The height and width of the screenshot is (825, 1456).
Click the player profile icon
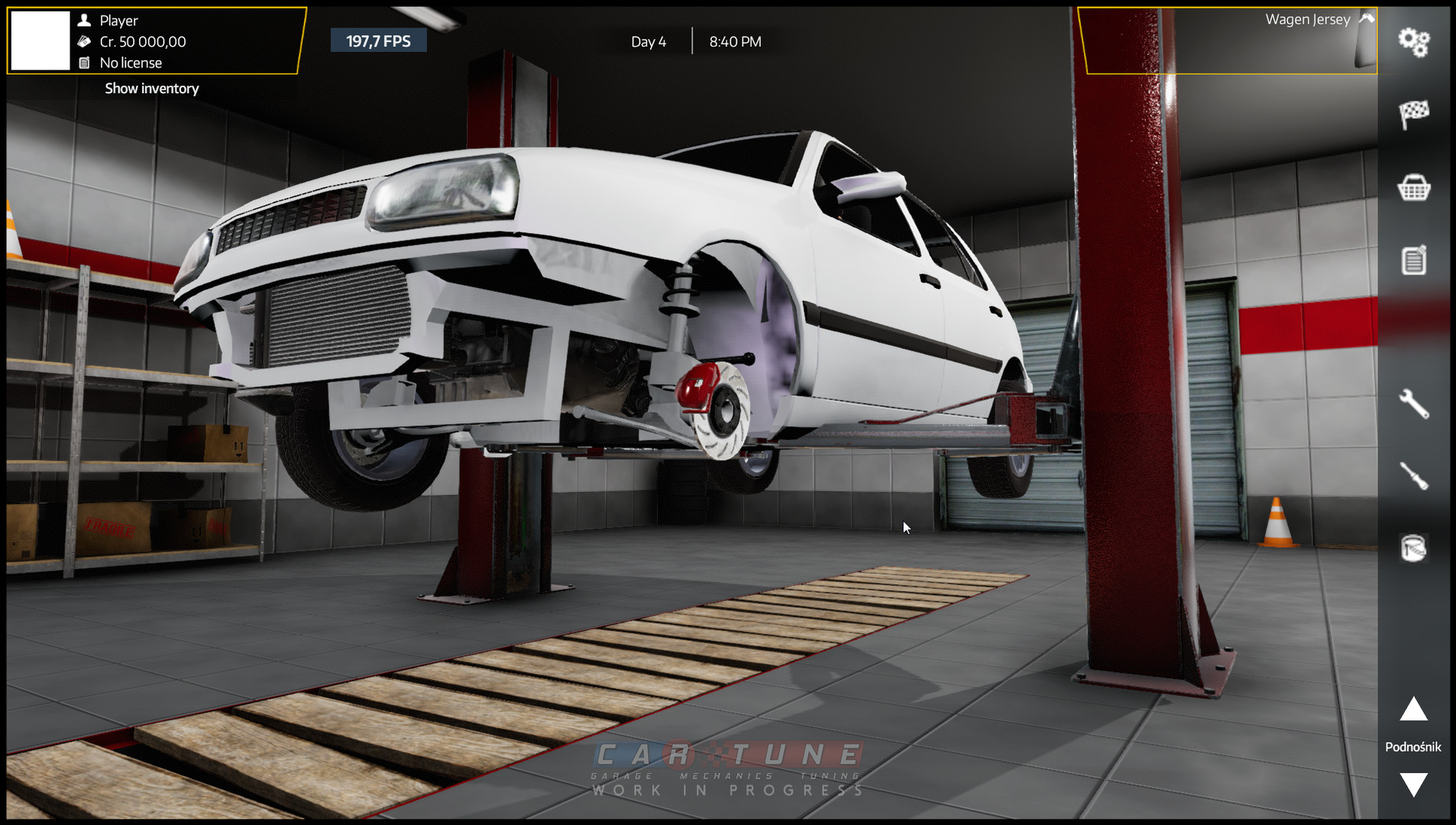click(84, 21)
